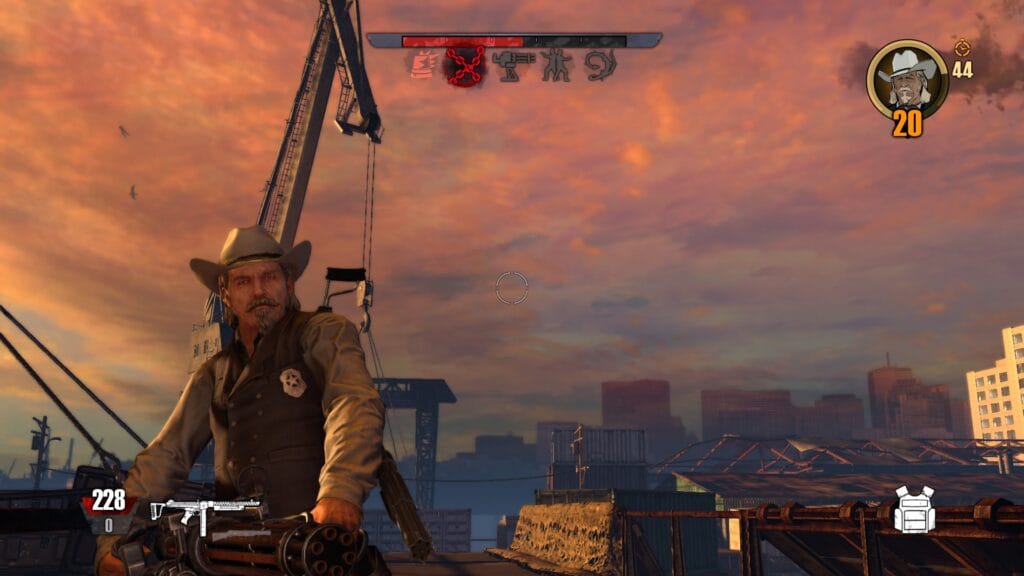The image size is (1024, 576).
Task: Pick the coiled whip ability icon
Action: 601,65
